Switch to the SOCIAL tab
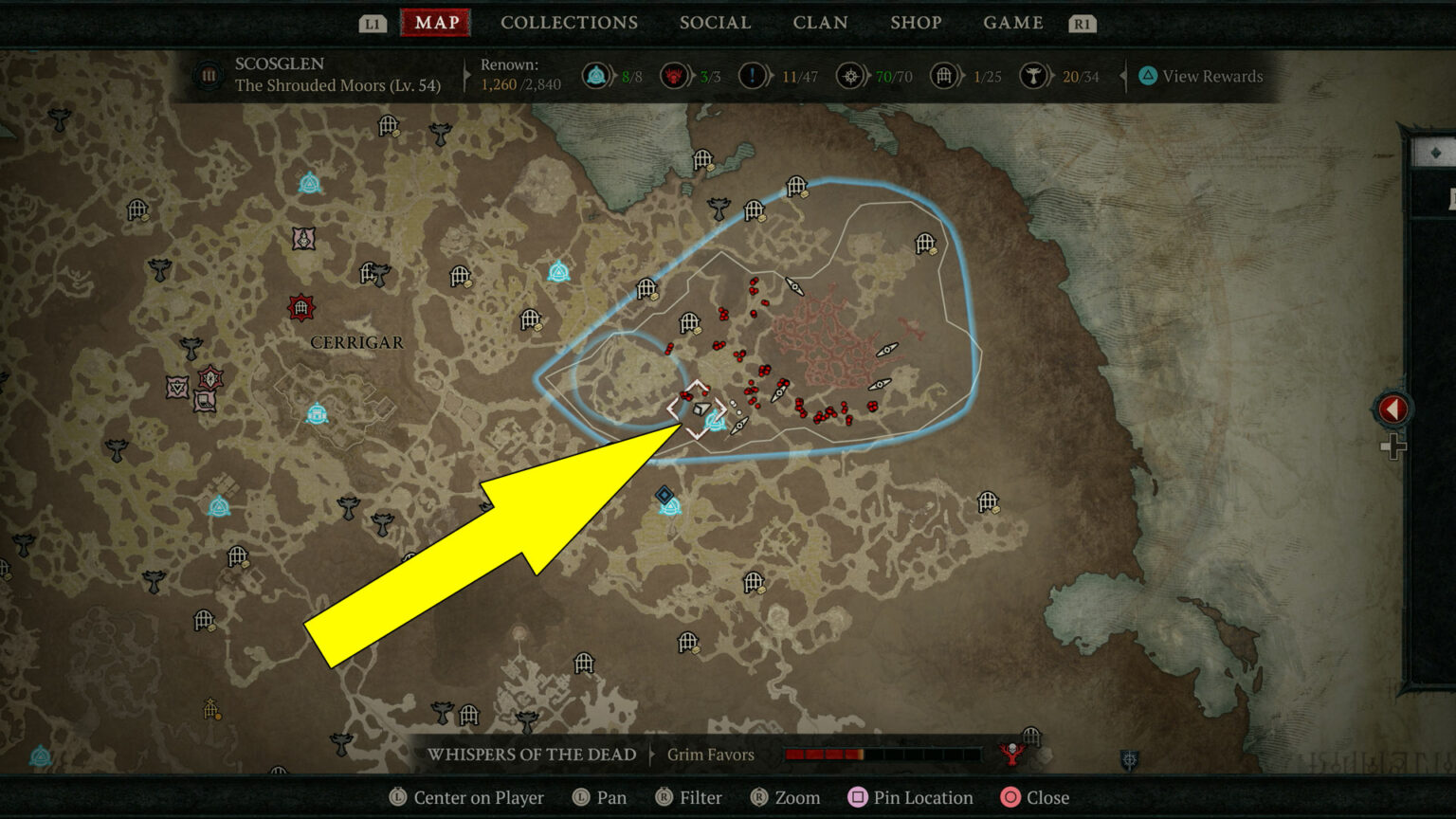 [x=716, y=23]
